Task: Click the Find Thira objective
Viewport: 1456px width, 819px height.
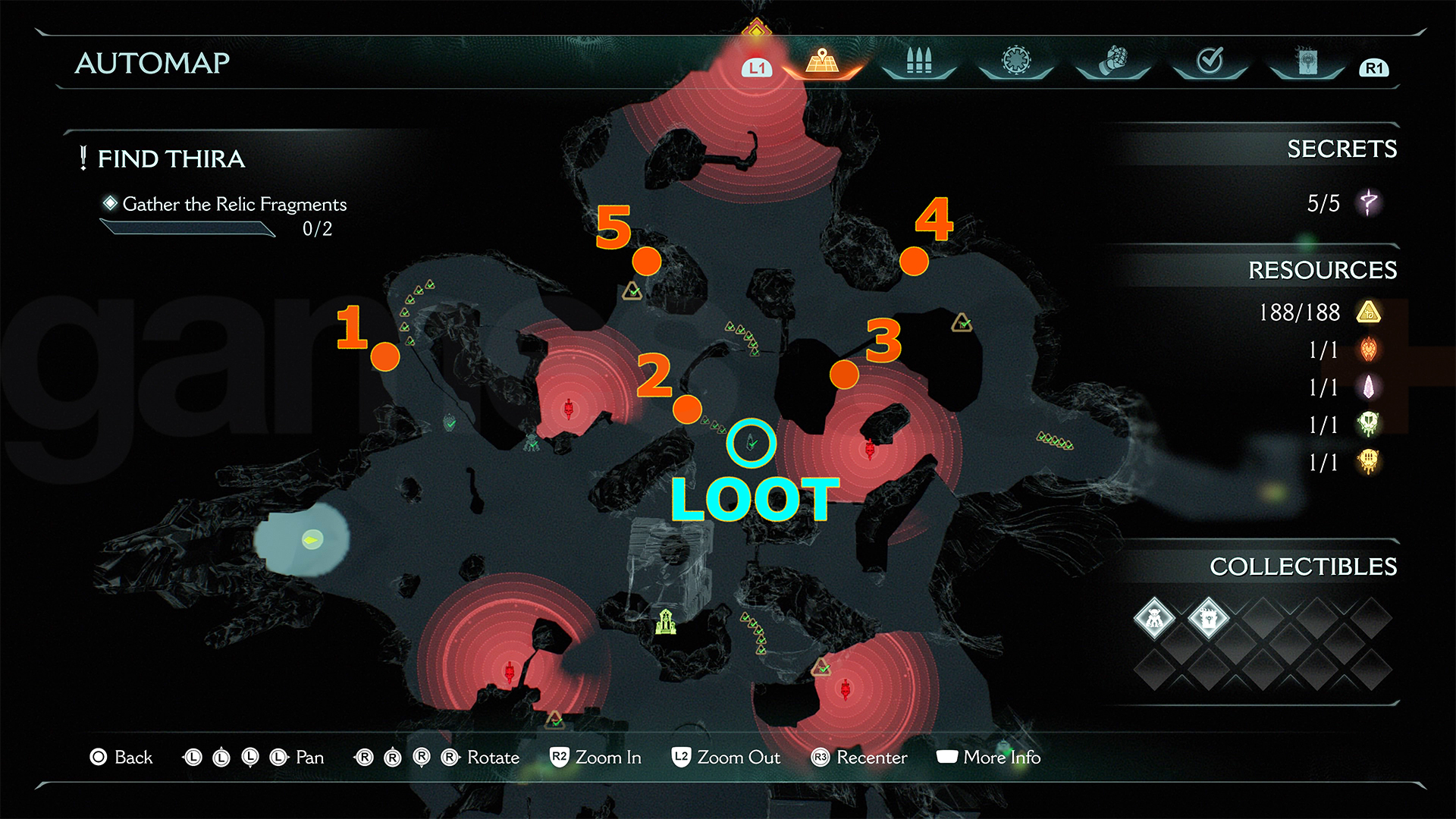Action: click(171, 158)
